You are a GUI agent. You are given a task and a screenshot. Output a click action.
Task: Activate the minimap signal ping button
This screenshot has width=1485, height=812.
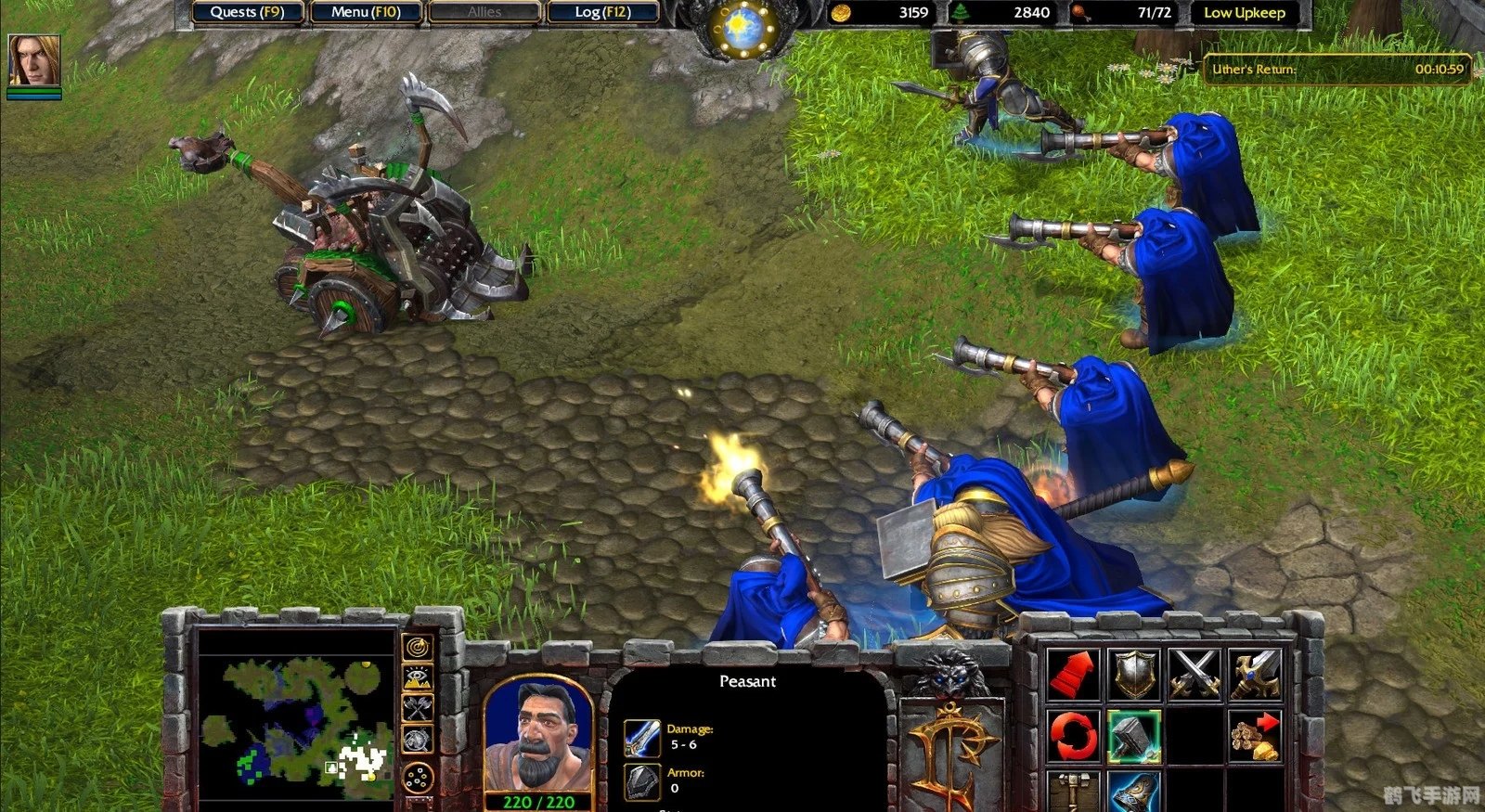[419, 645]
